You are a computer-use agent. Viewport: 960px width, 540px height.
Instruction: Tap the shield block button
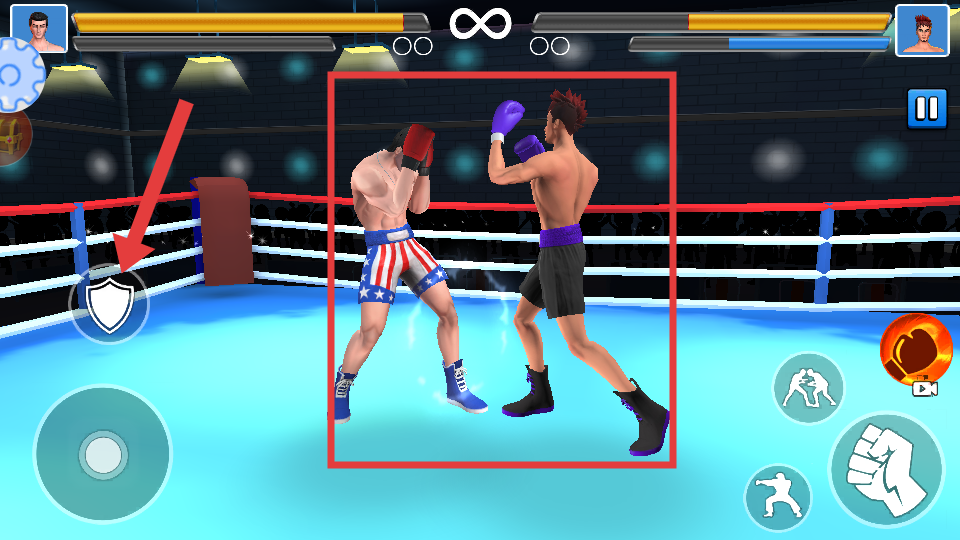click(x=108, y=305)
